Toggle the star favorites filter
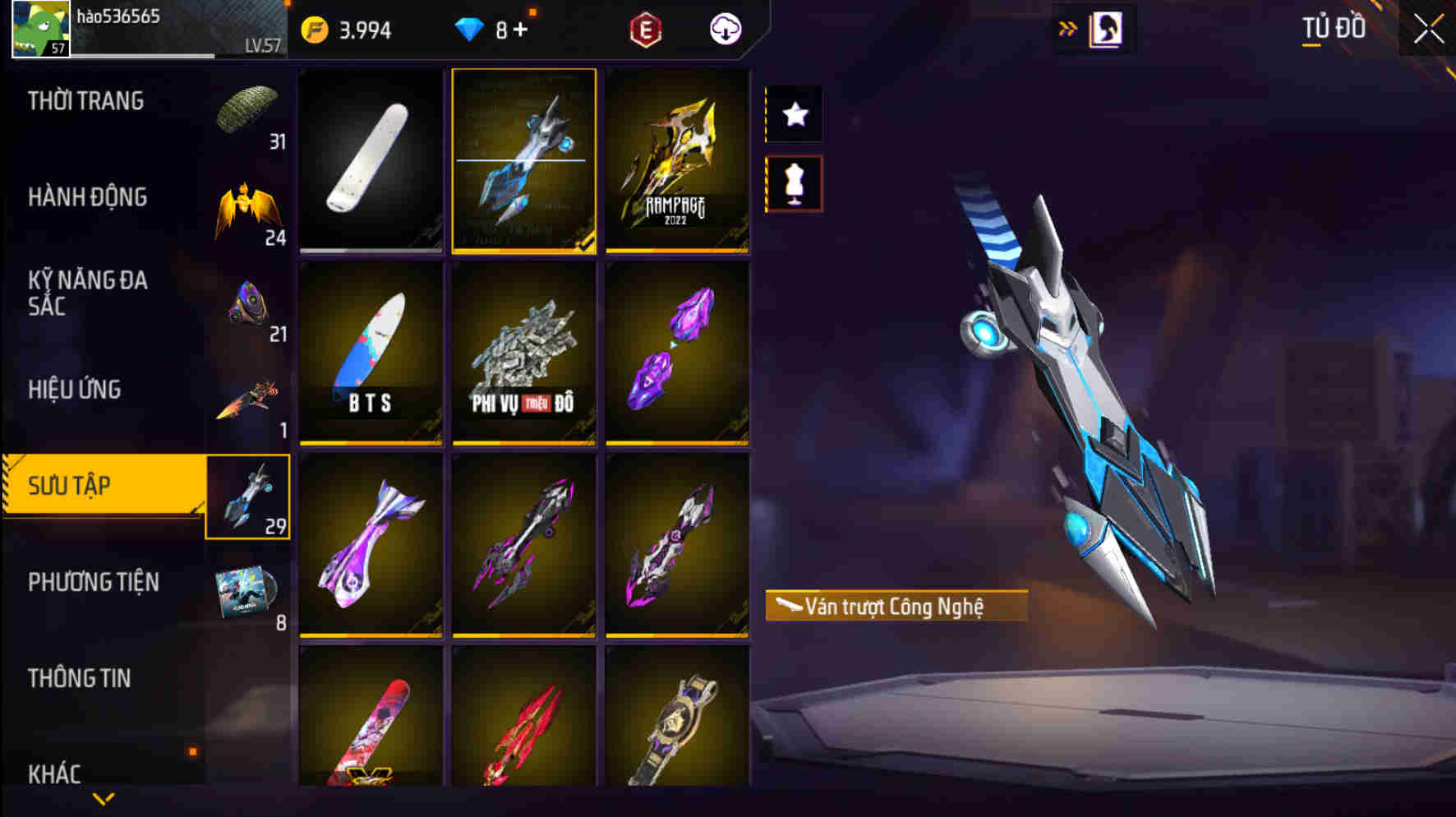 [792, 114]
